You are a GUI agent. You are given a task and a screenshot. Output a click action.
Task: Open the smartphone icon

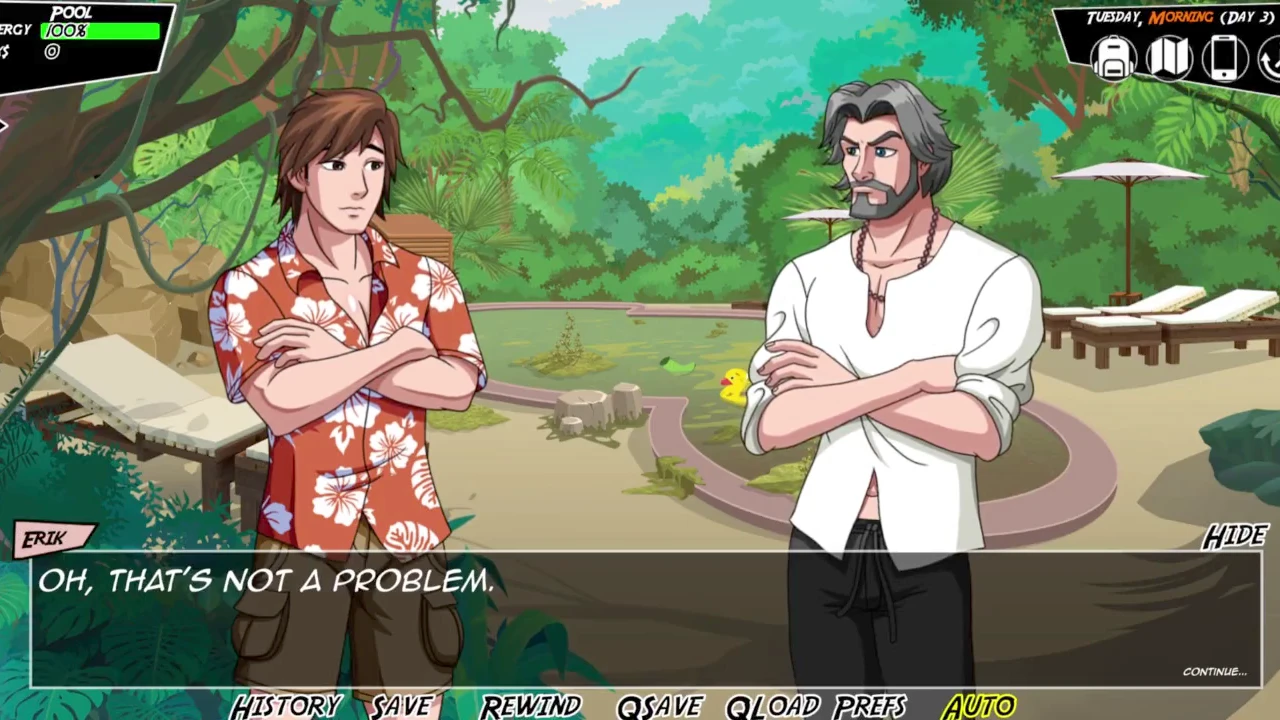click(x=1224, y=58)
